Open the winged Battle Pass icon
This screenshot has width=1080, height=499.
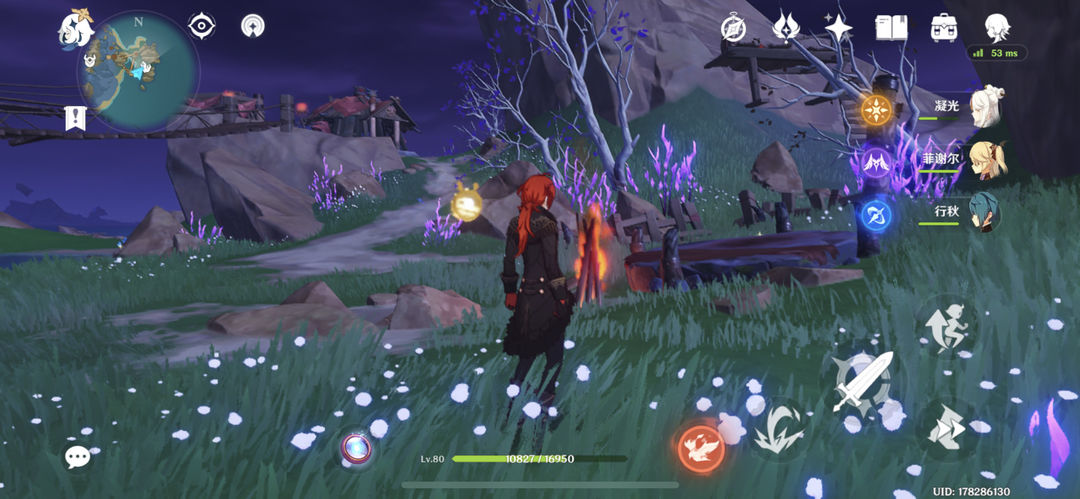pos(785,27)
